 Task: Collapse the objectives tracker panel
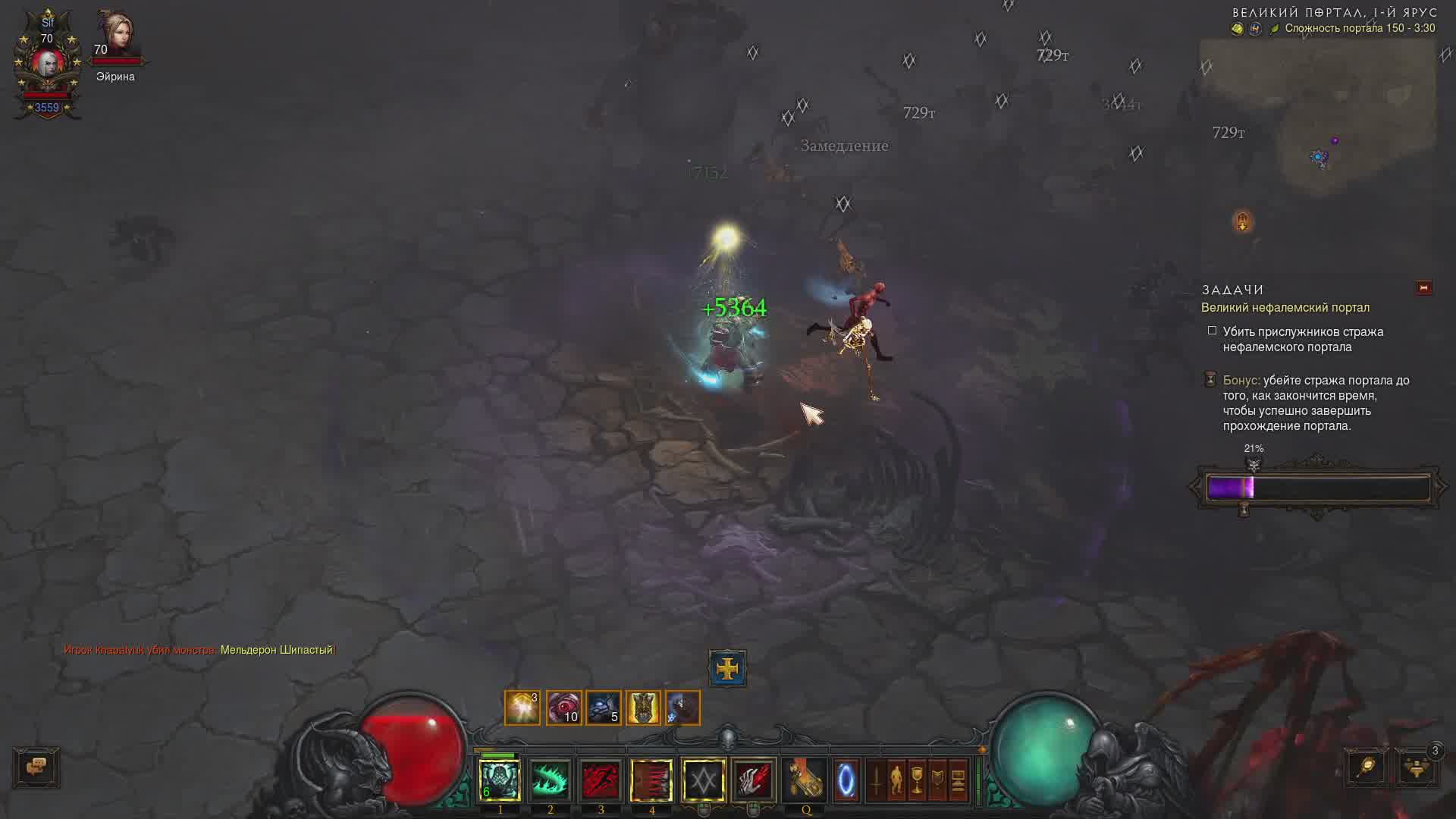[1423, 288]
